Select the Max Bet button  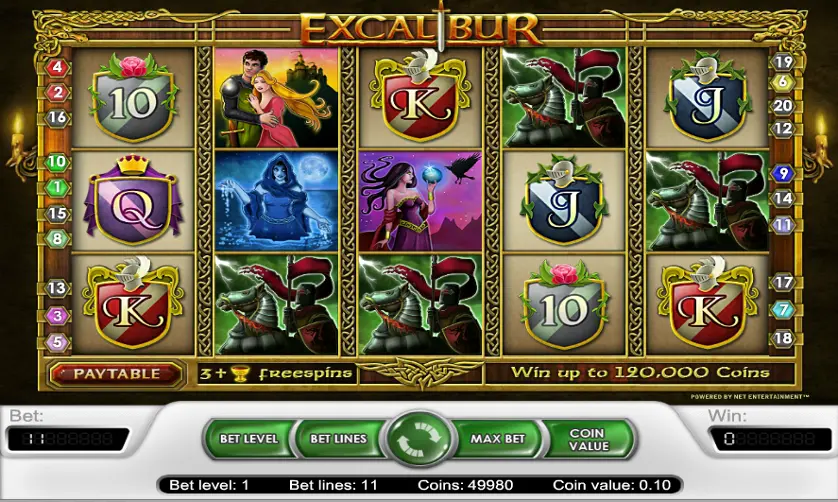click(498, 438)
